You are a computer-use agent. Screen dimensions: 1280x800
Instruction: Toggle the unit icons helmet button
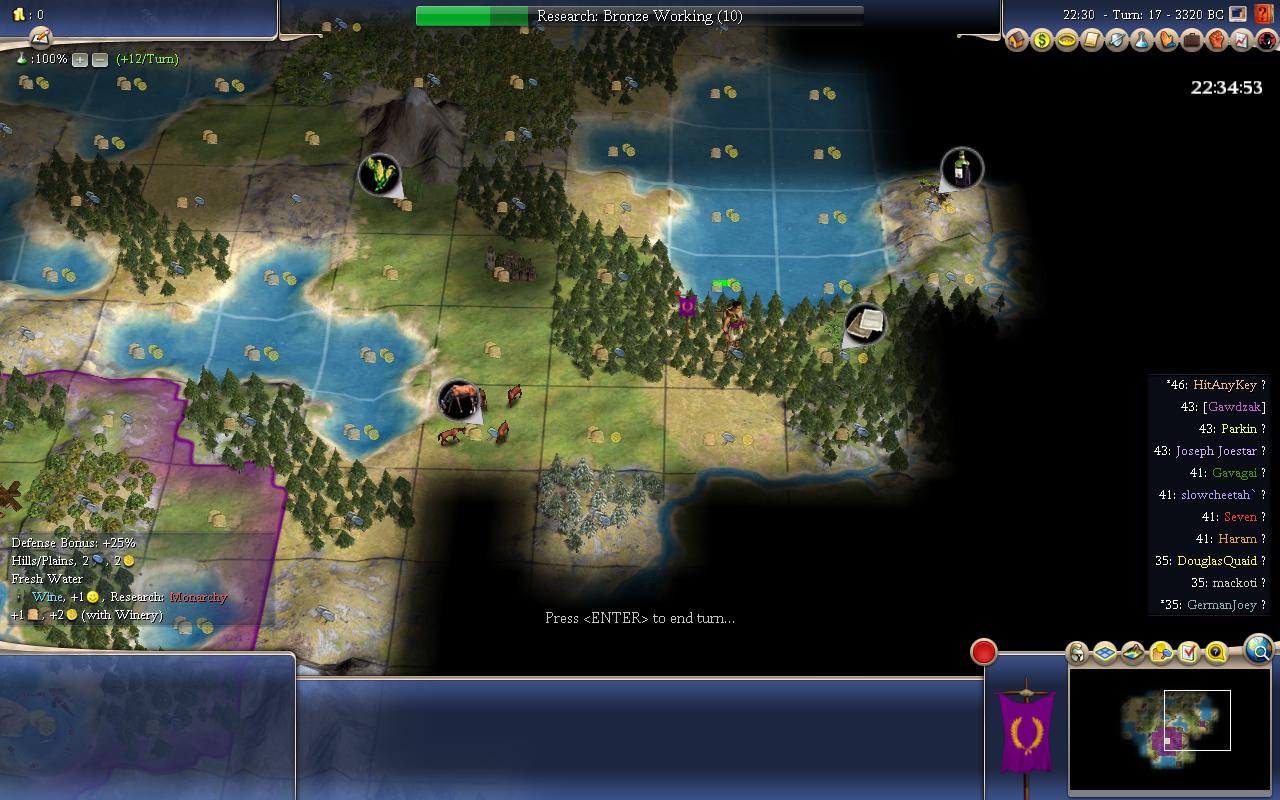[1078, 654]
